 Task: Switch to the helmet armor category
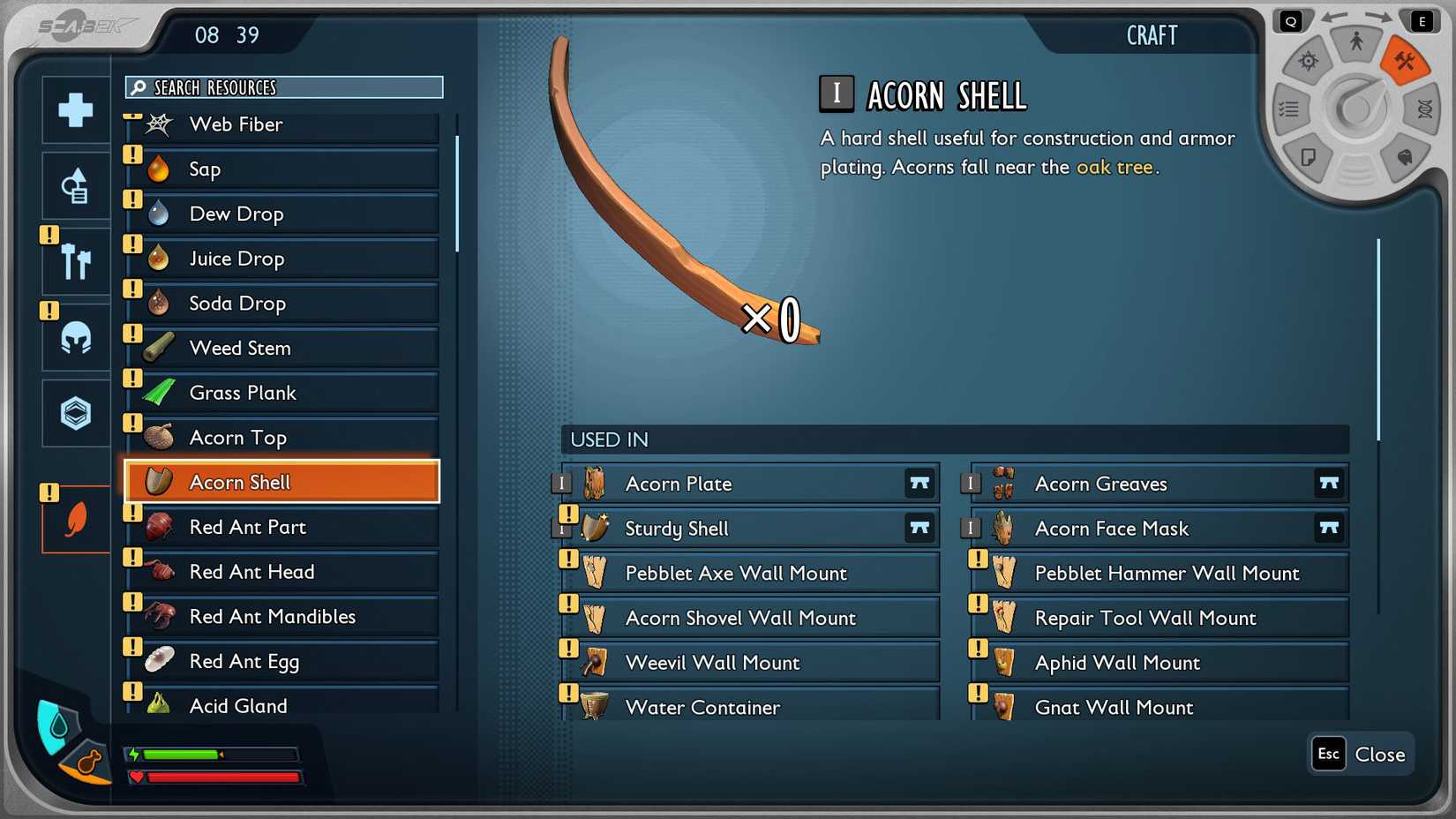coord(76,337)
